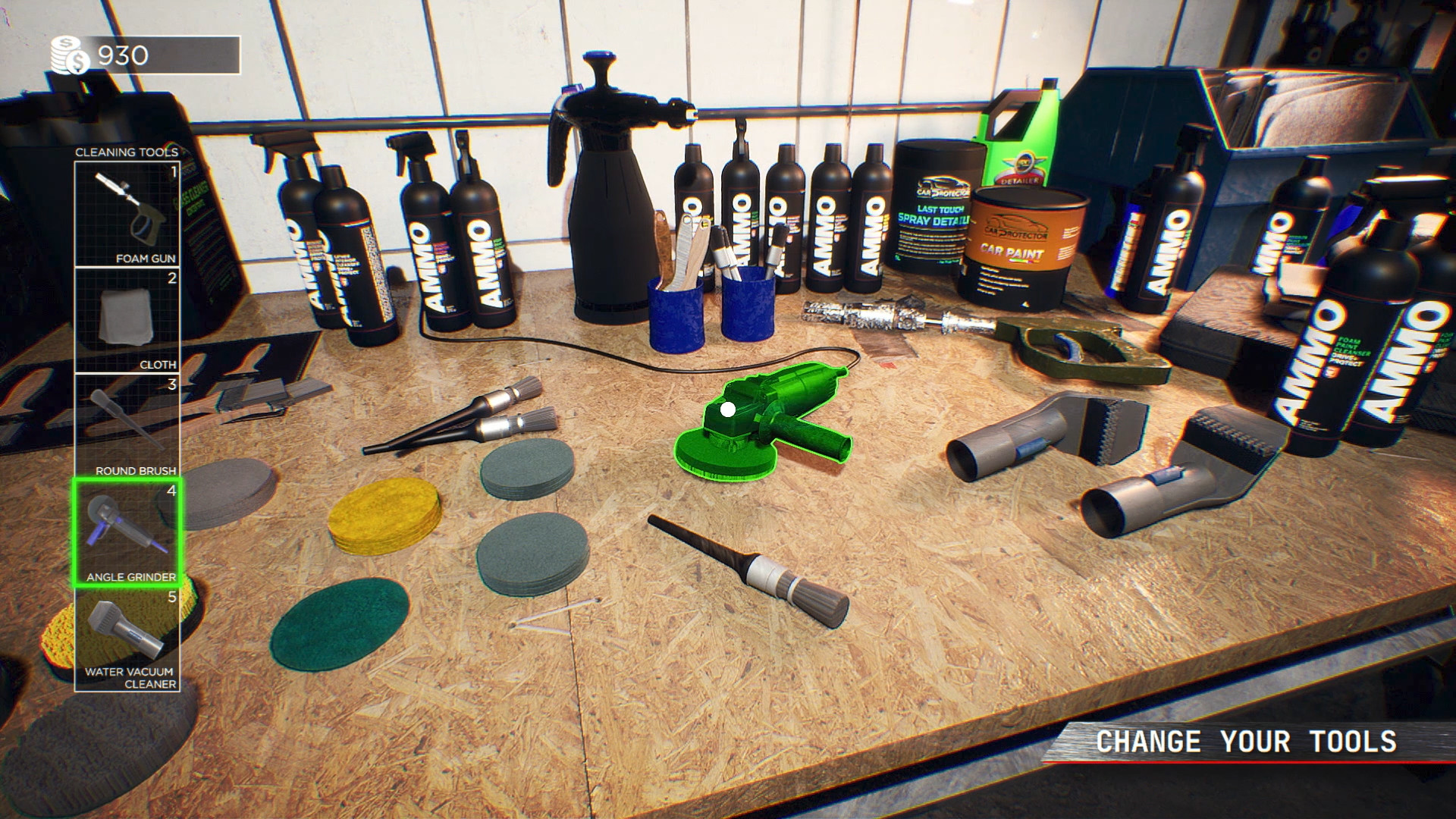
Task: Select the Foam Gun tool slot 1
Action: pos(126,212)
